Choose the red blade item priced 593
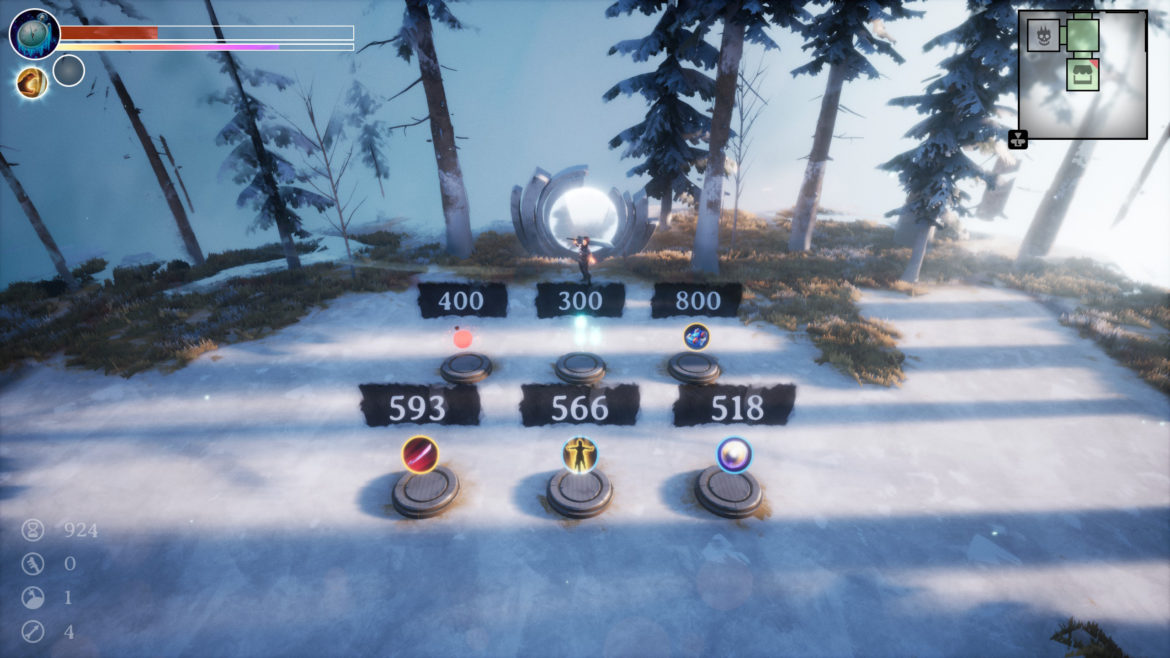This screenshot has height=658, width=1170. coord(420,455)
